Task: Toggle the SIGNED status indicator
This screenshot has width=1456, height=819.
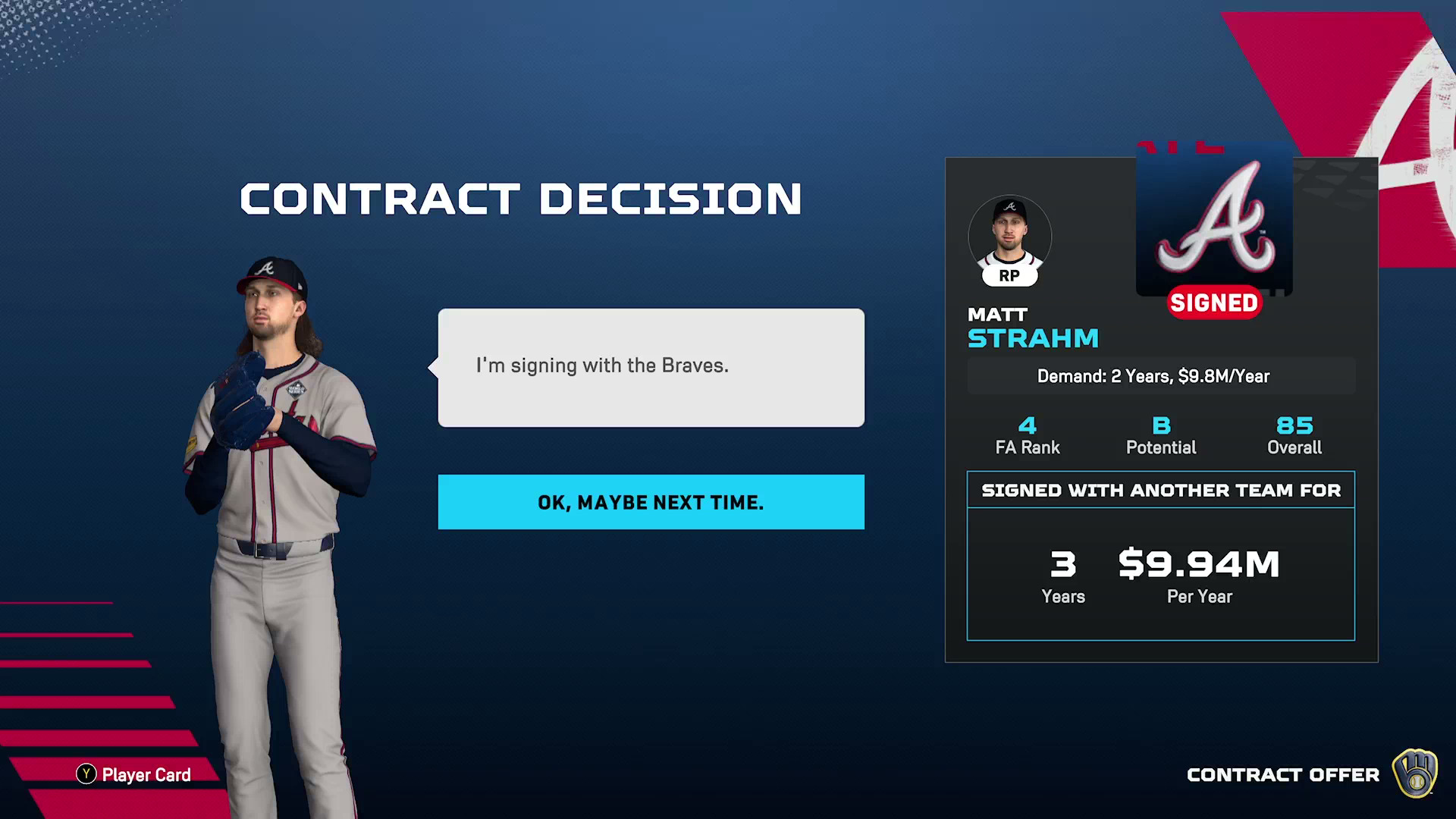Action: coord(1213,302)
